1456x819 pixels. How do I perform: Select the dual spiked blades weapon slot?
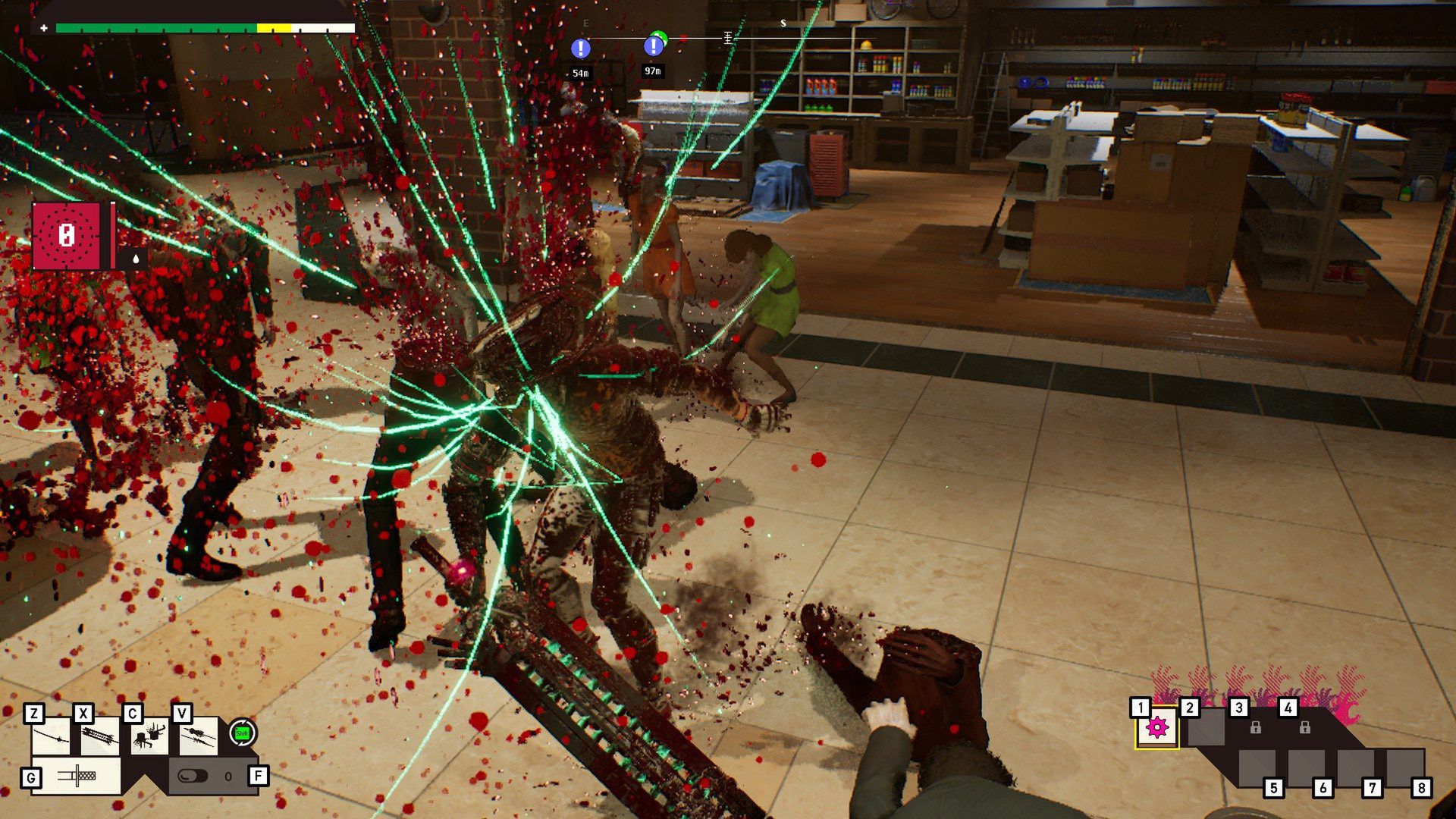(198, 736)
